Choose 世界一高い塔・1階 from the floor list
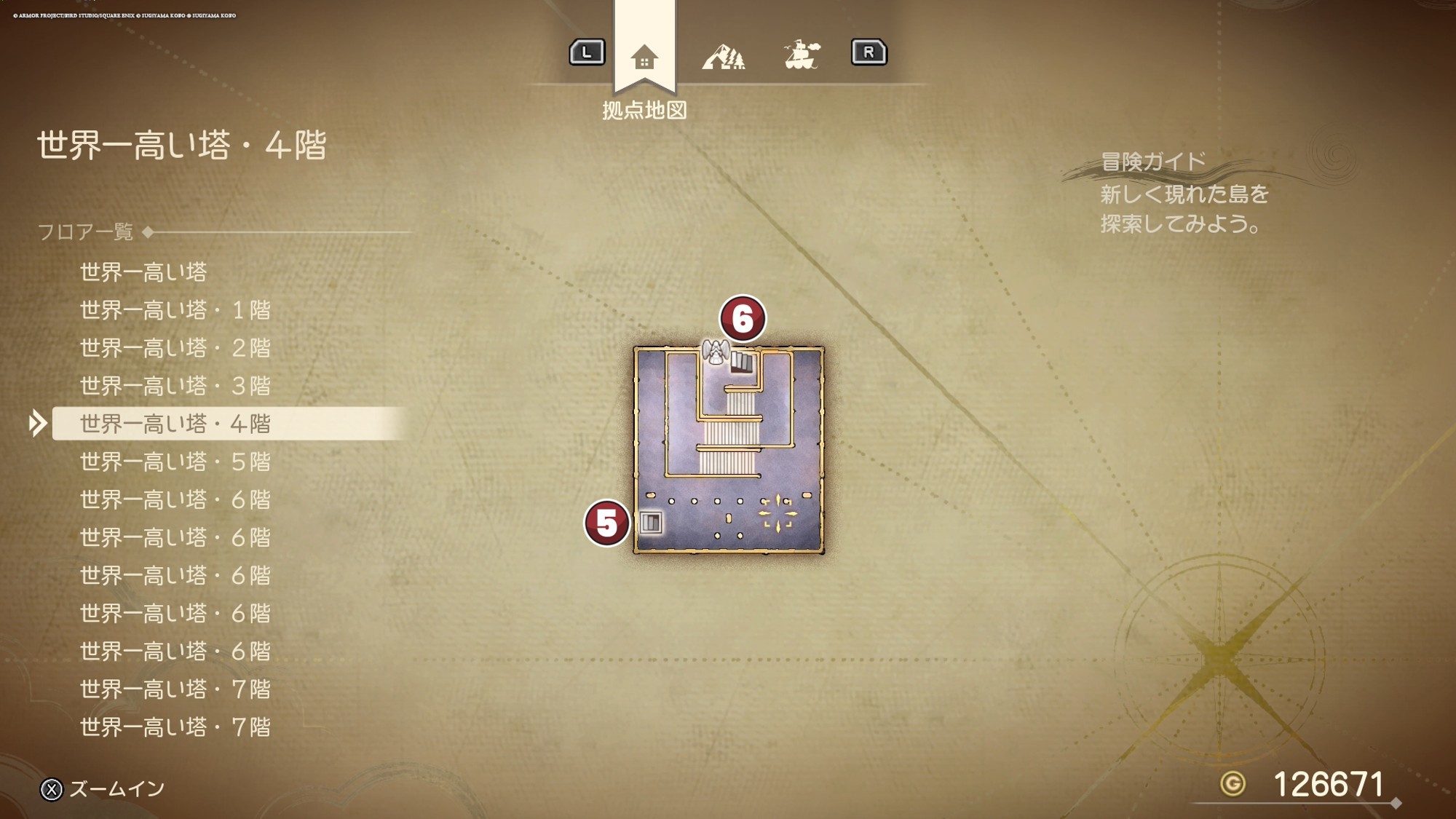Image resolution: width=1456 pixels, height=819 pixels. 175,310
